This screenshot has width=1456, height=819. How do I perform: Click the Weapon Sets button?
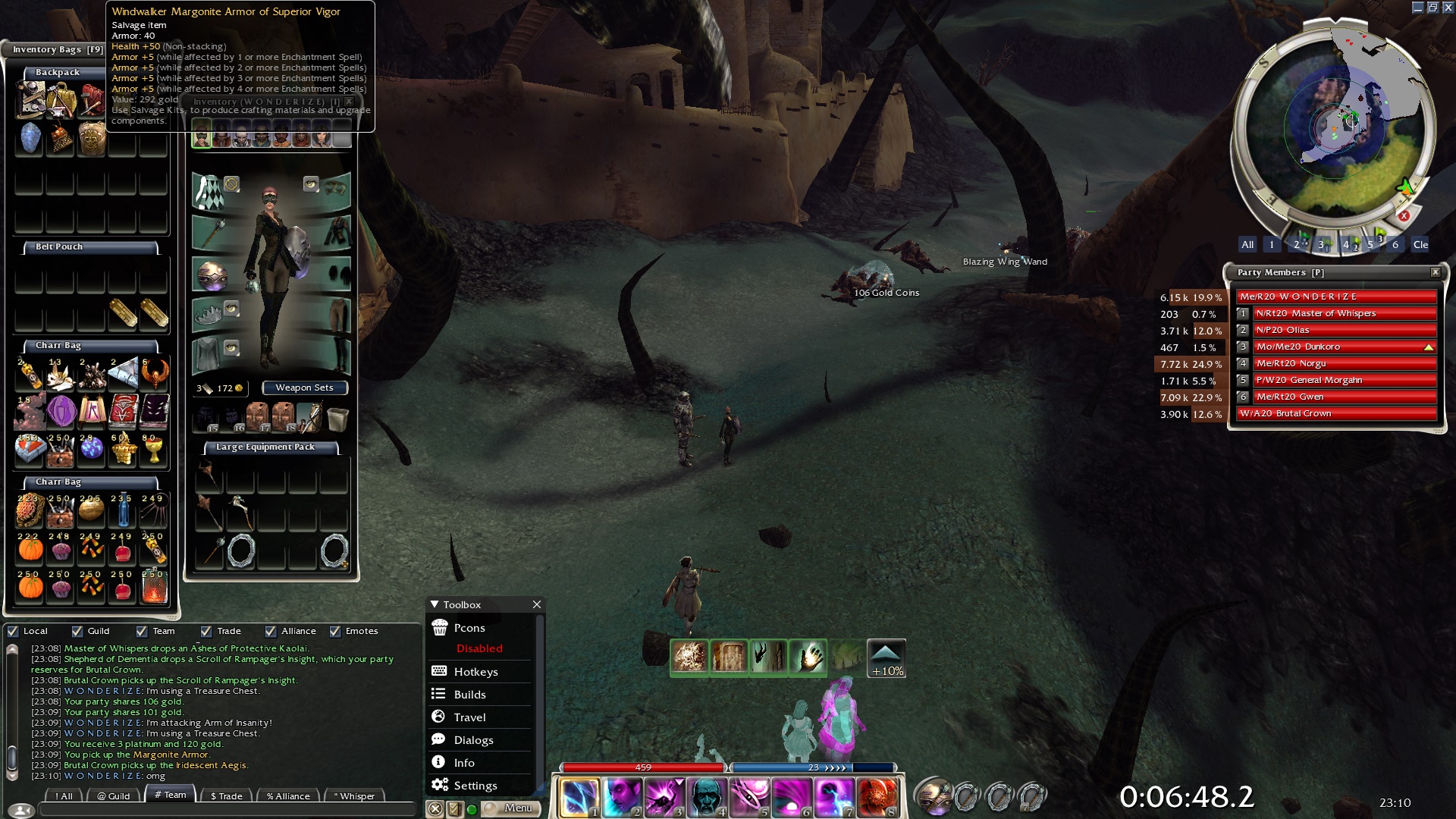coord(304,388)
